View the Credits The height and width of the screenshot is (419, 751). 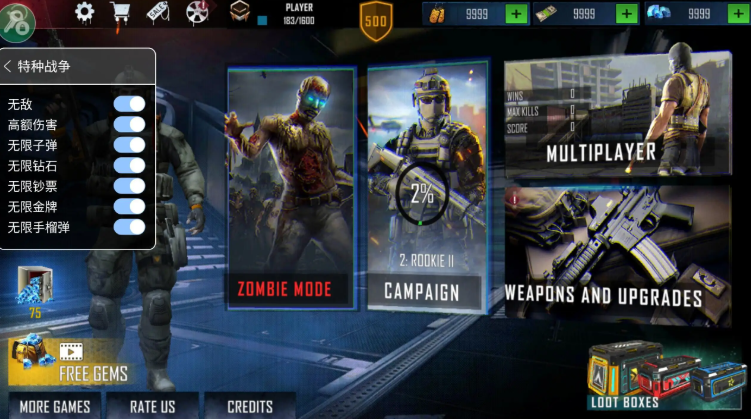pyautogui.click(x=250, y=406)
